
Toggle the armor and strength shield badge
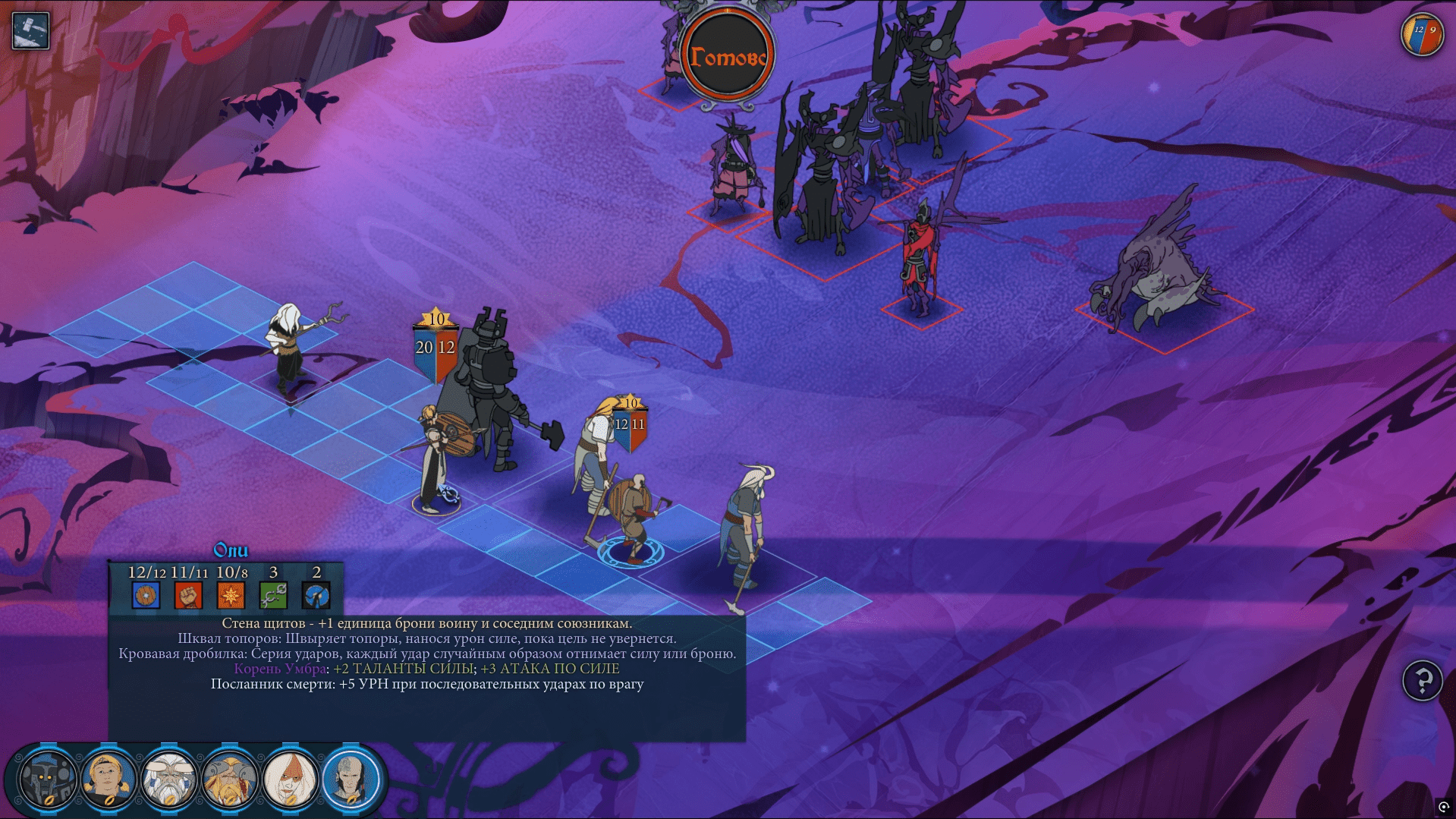tap(1422, 35)
